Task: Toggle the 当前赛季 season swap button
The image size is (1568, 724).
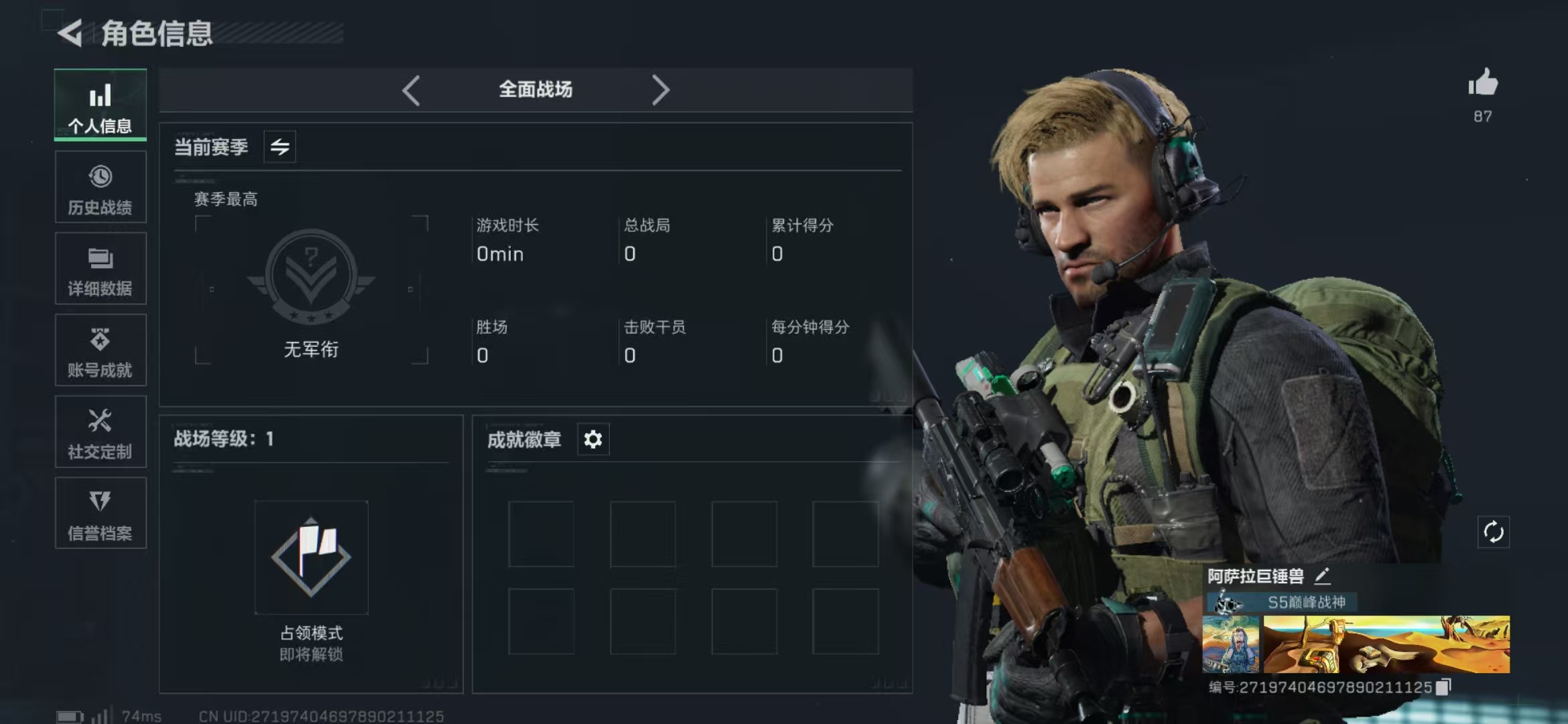Action: click(280, 147)
